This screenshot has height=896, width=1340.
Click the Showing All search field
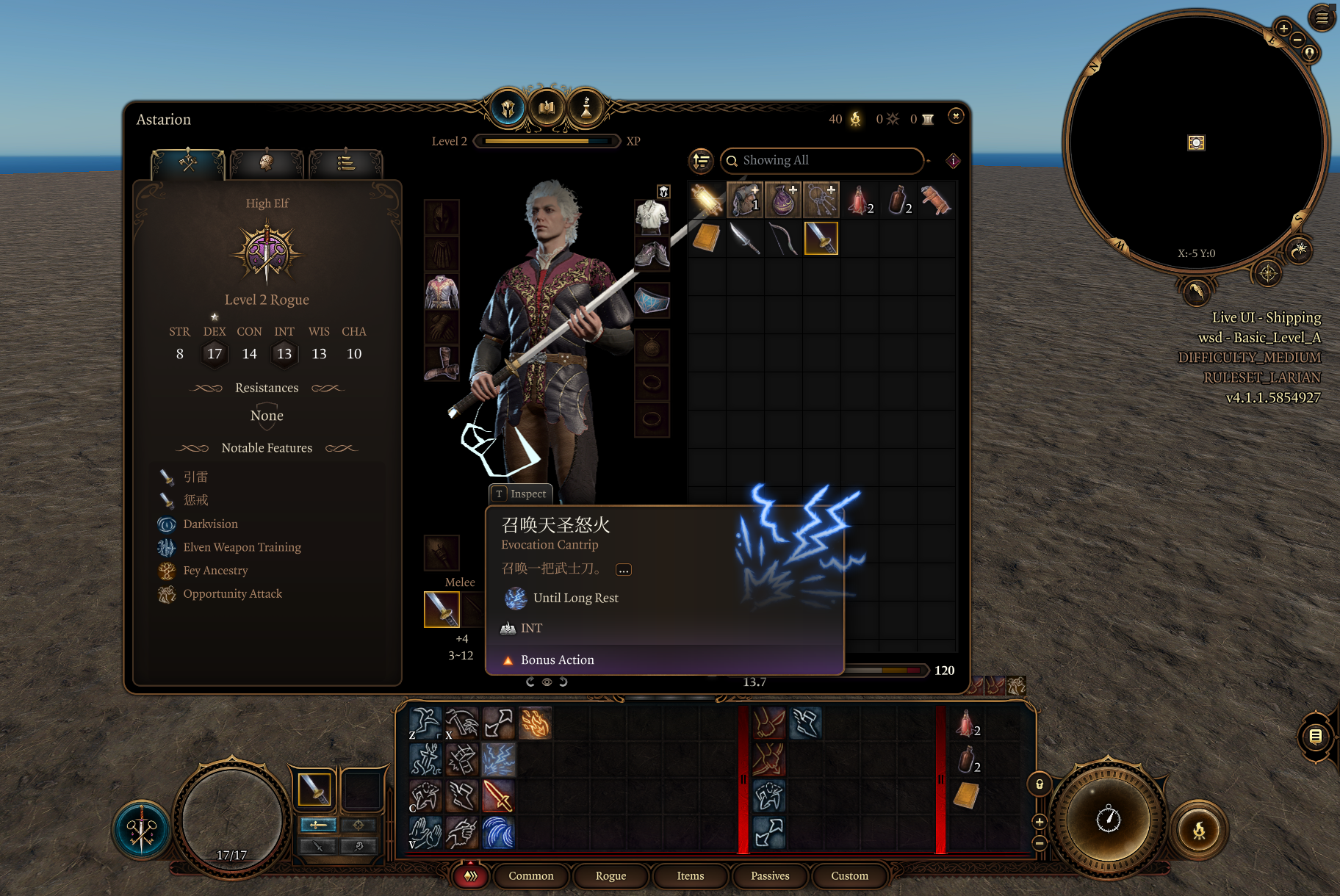823,160
